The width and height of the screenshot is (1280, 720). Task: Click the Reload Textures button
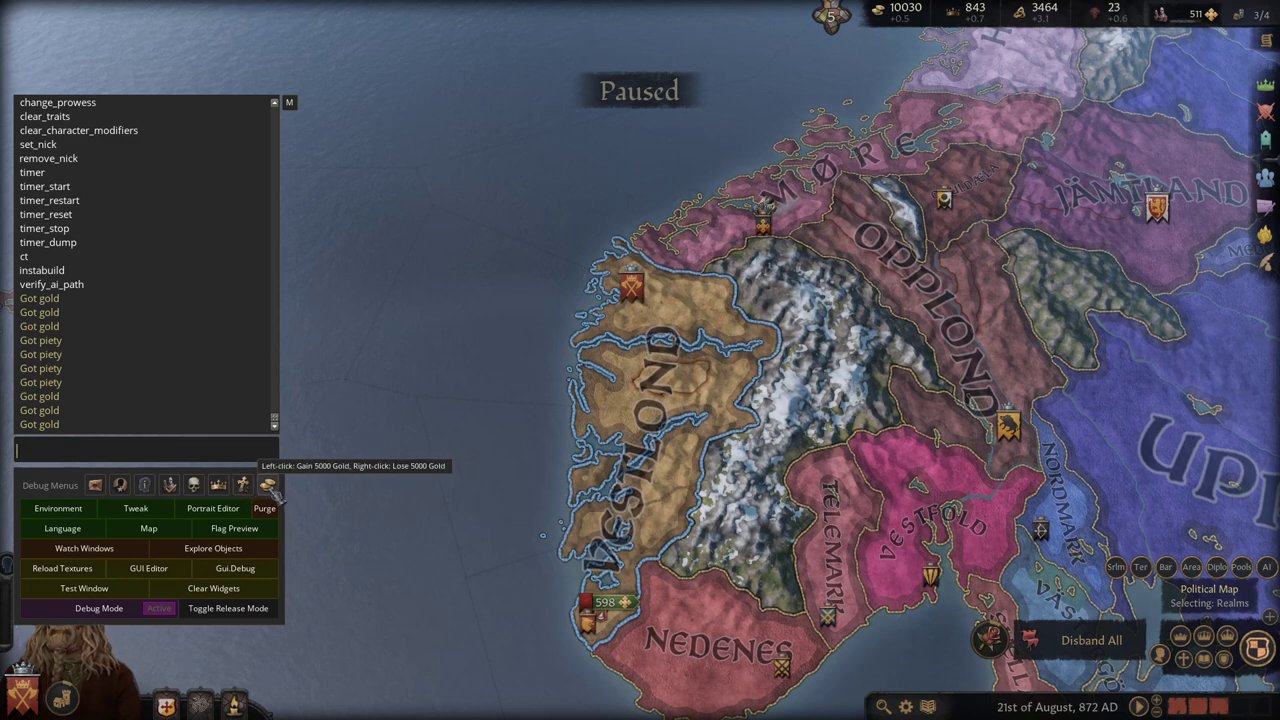coord(62,568)
